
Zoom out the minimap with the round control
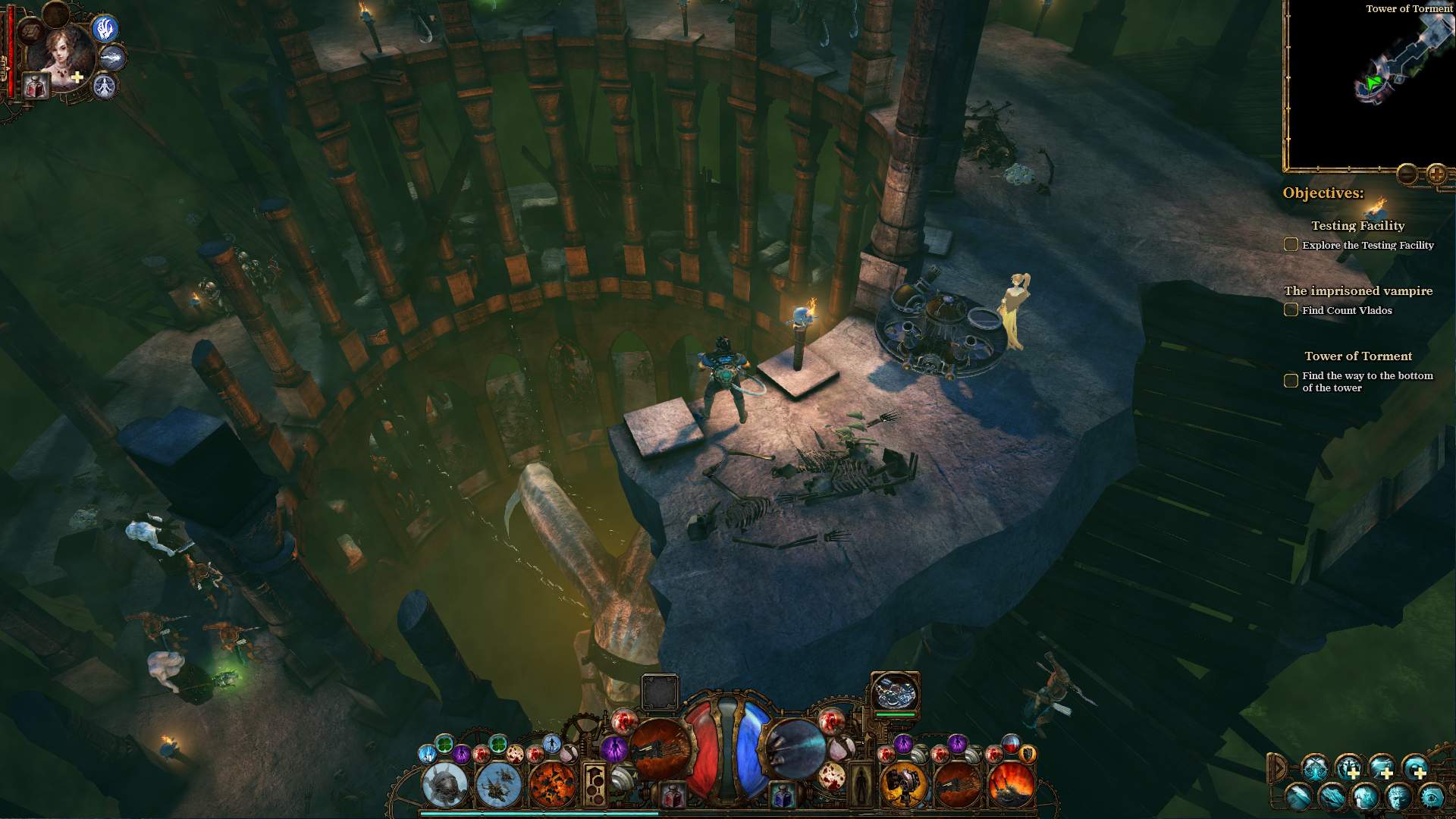click(x=1407, y=174)
